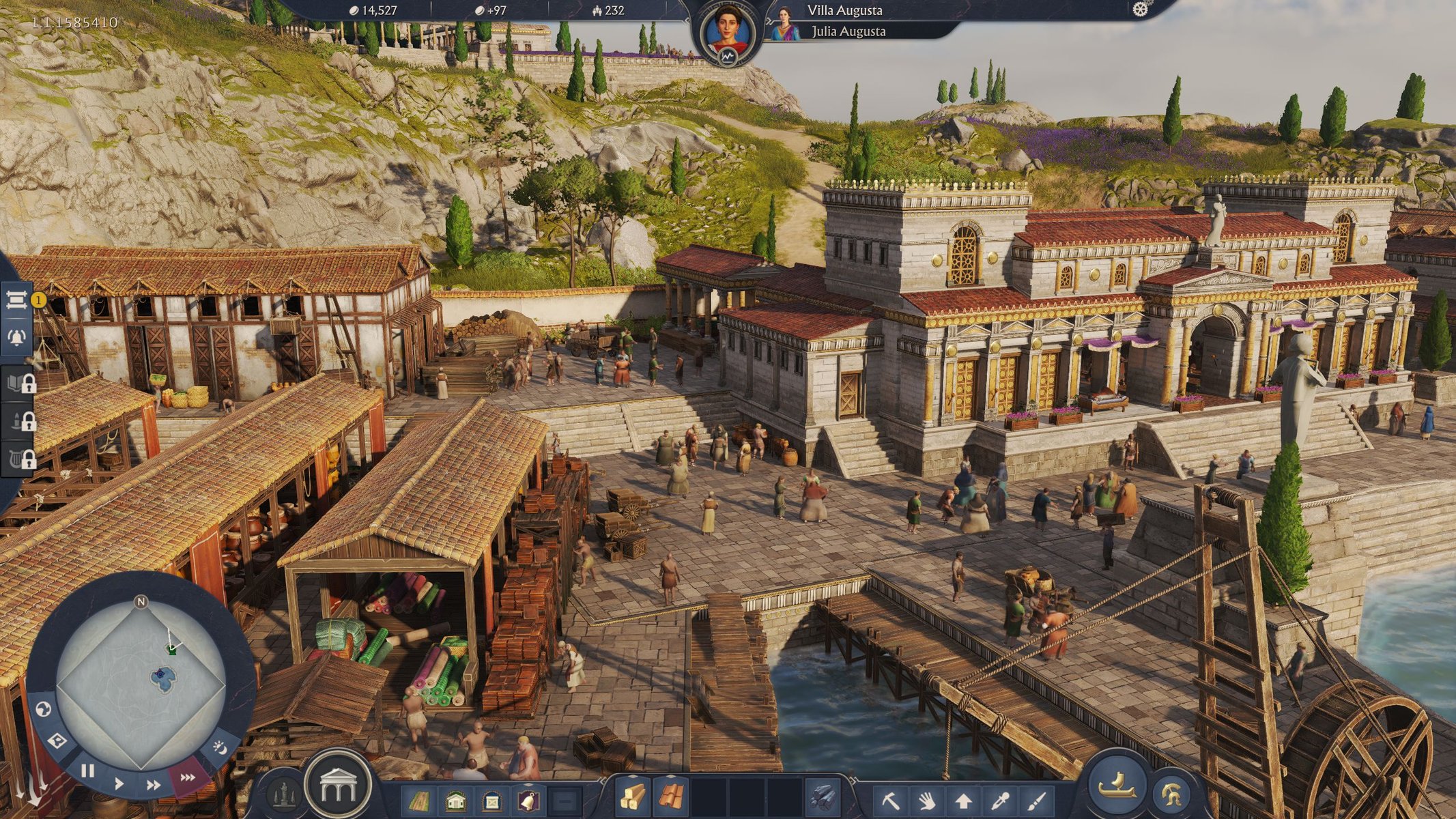This screenshot has width=1456, height=819.
Task: Select triple fast-forward speed
Action: tap(187, 777)
